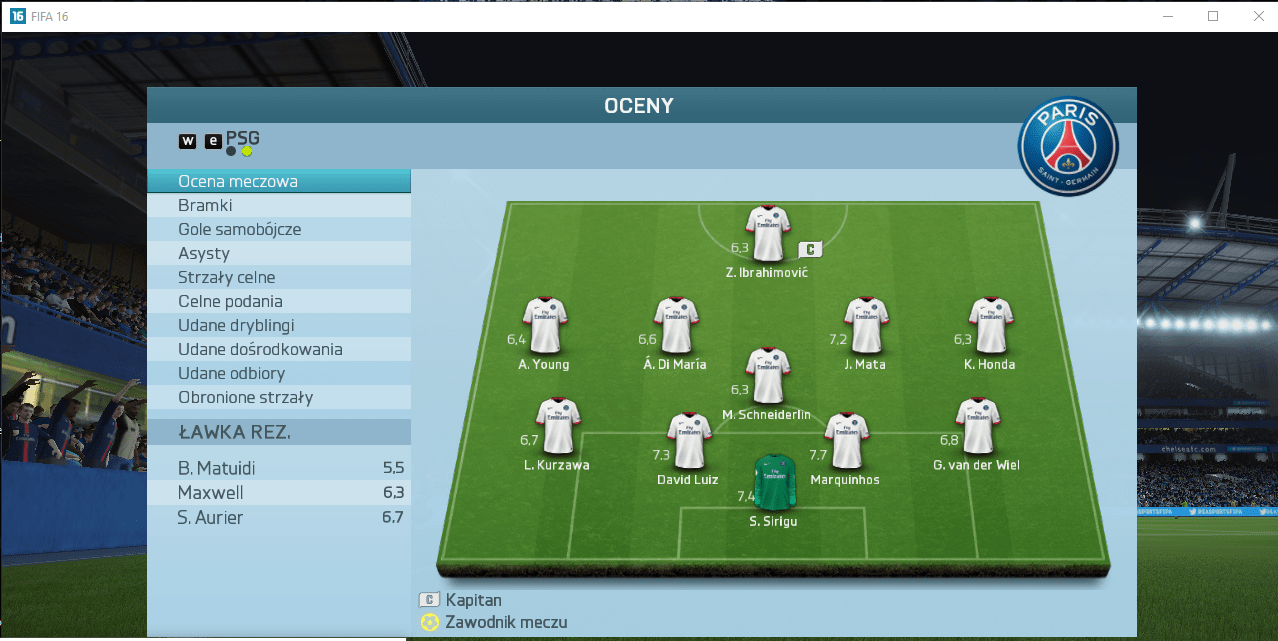Choose the Bramki category
Viewport: 1278px width, 641px height.
point(278,206)
